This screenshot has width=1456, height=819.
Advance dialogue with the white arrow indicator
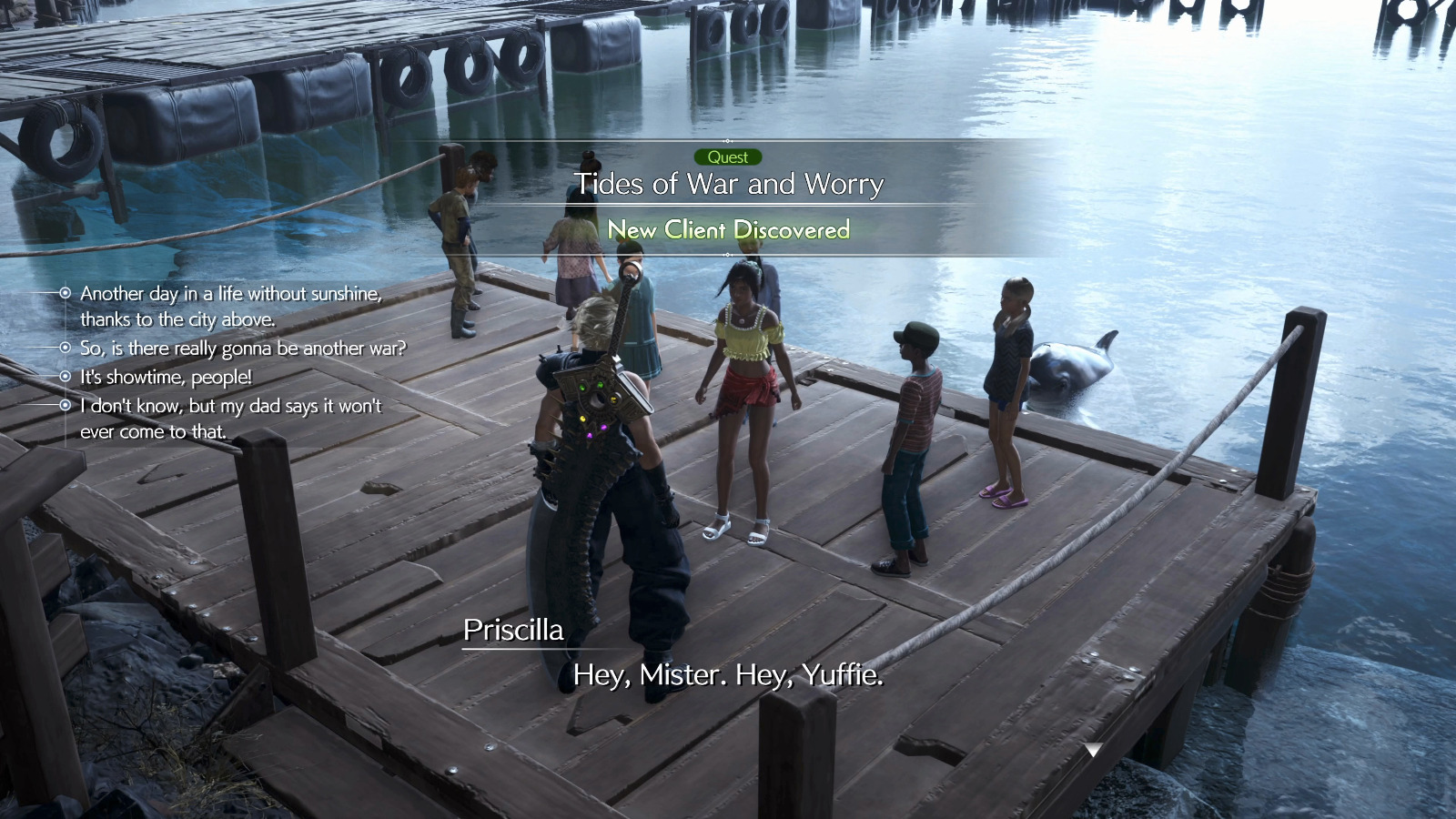pyautogui.click(x=1093, y=750)
